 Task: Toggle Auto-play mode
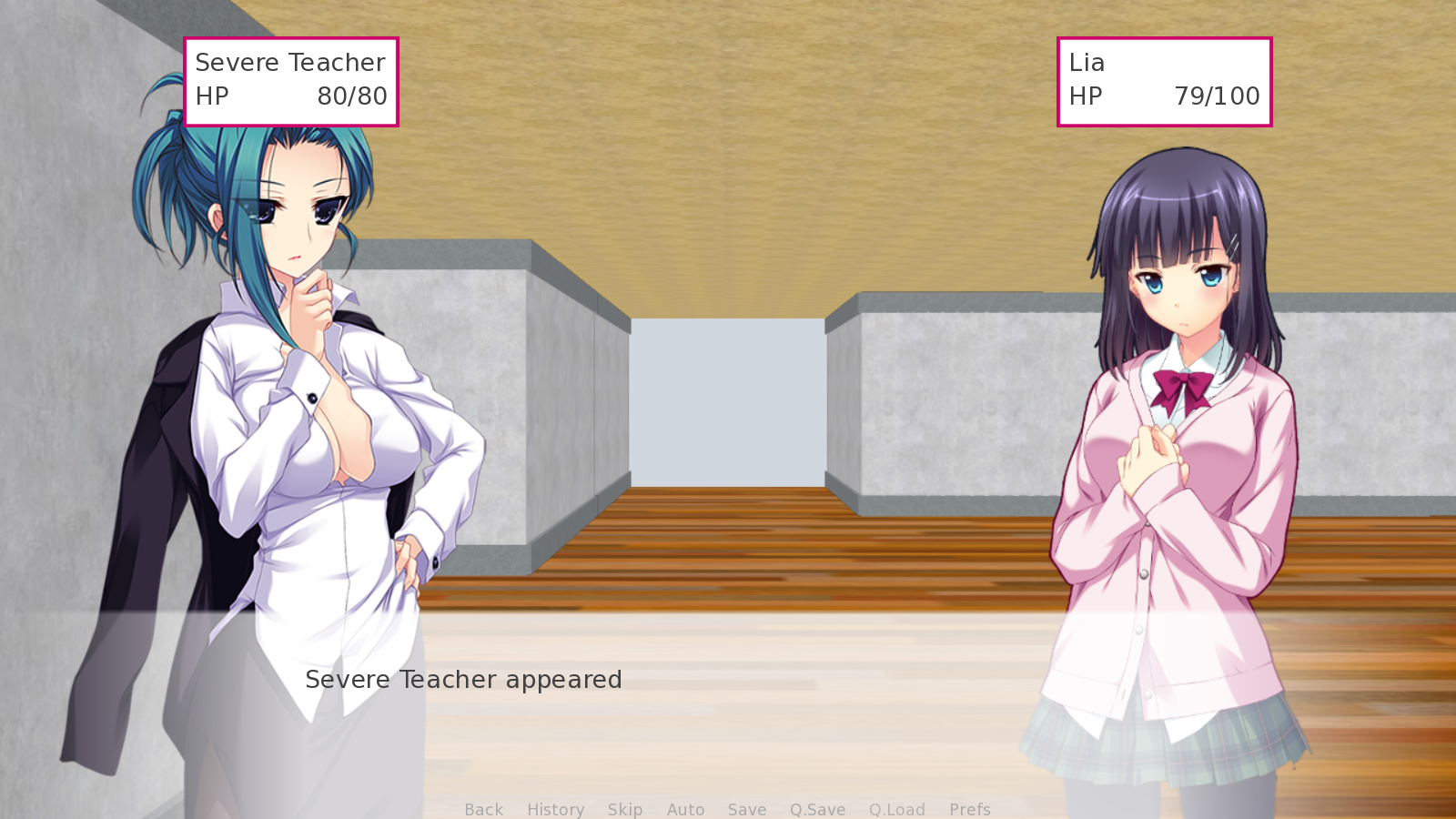pos(686,809)
